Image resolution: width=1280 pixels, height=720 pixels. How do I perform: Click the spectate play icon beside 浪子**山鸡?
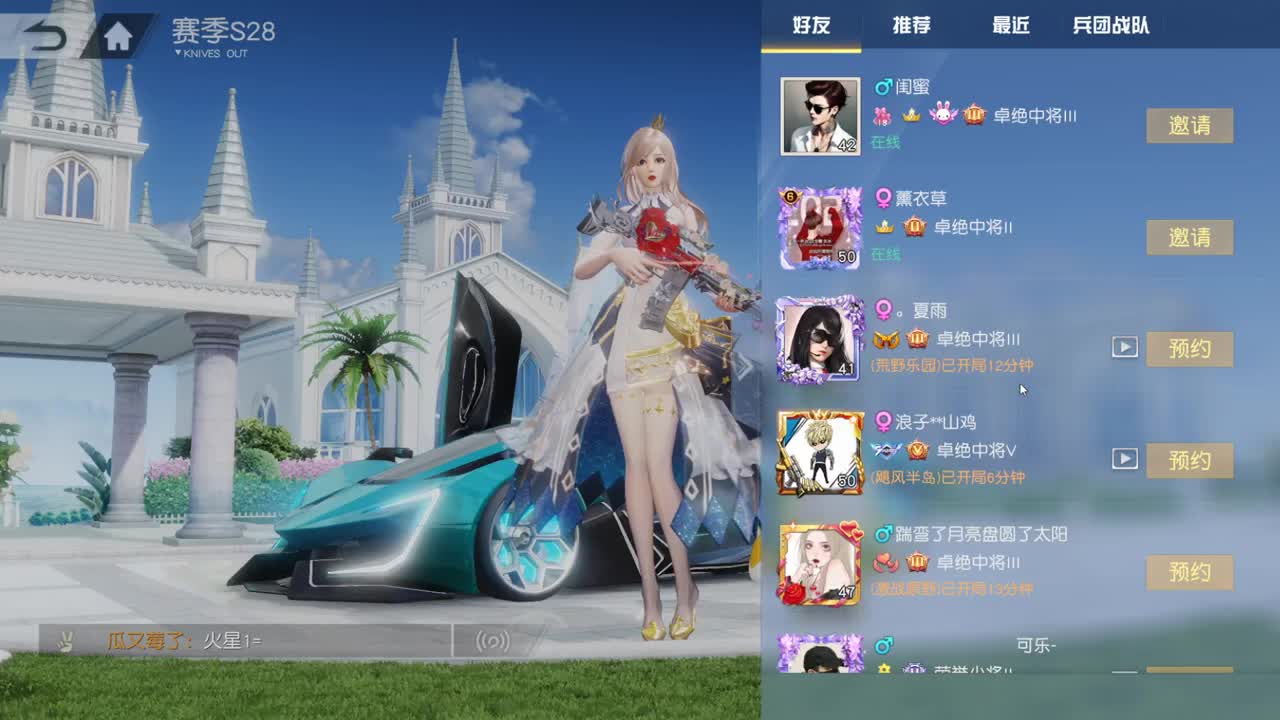point(1126,461)
